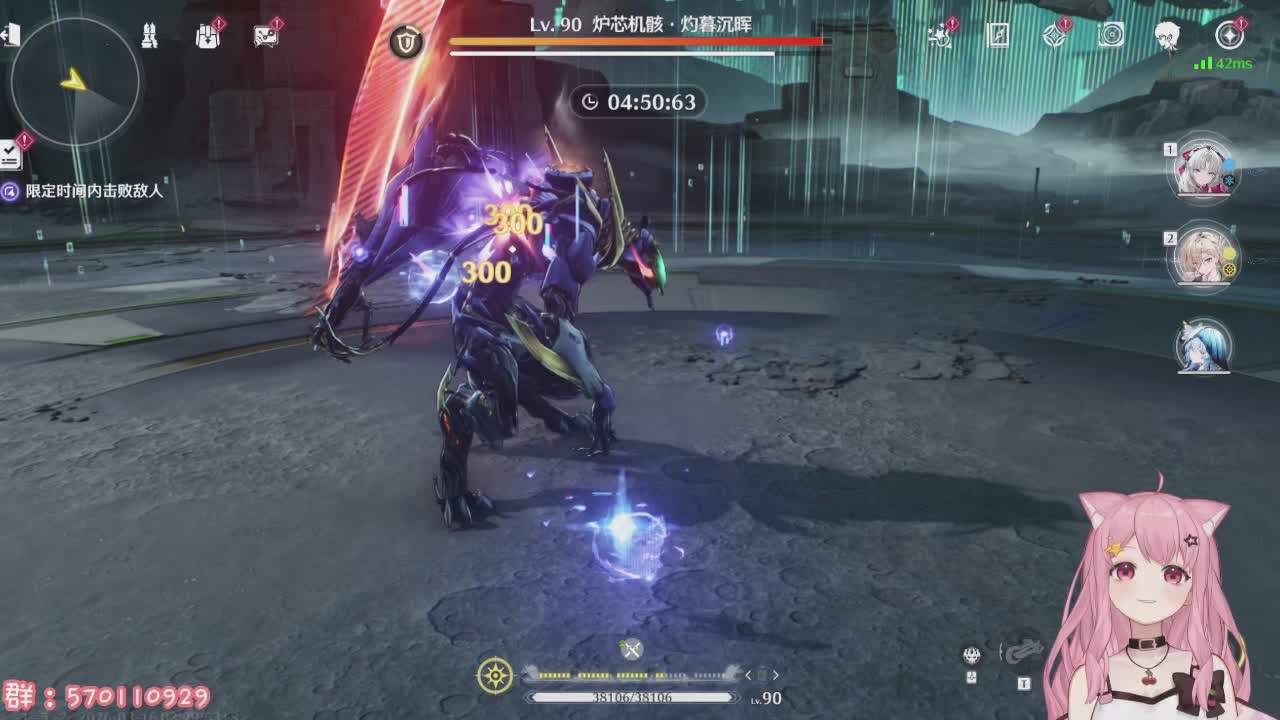Open the circled four-point star menu icon
The image size is (1280, 720).
tap(1229, 36)
